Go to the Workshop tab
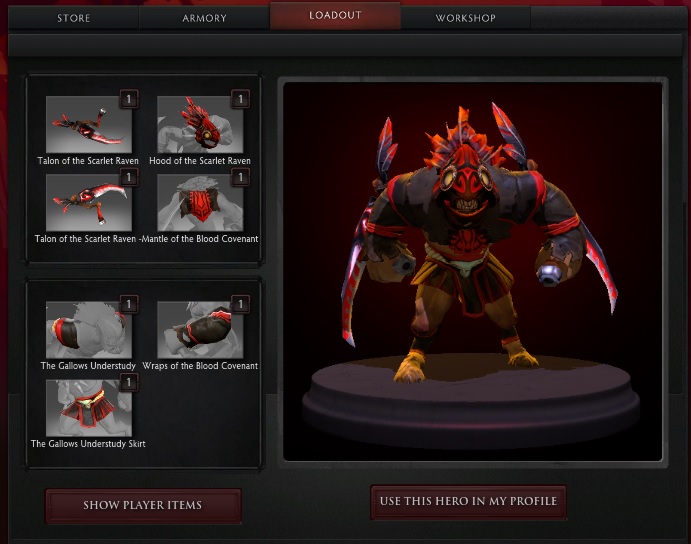 [465, 18]
